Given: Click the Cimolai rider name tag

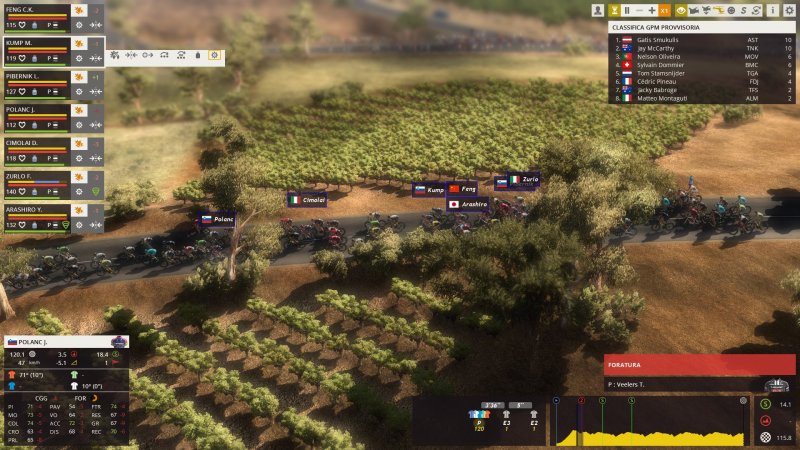Looking at the screenshot, I should click(307, 200).
